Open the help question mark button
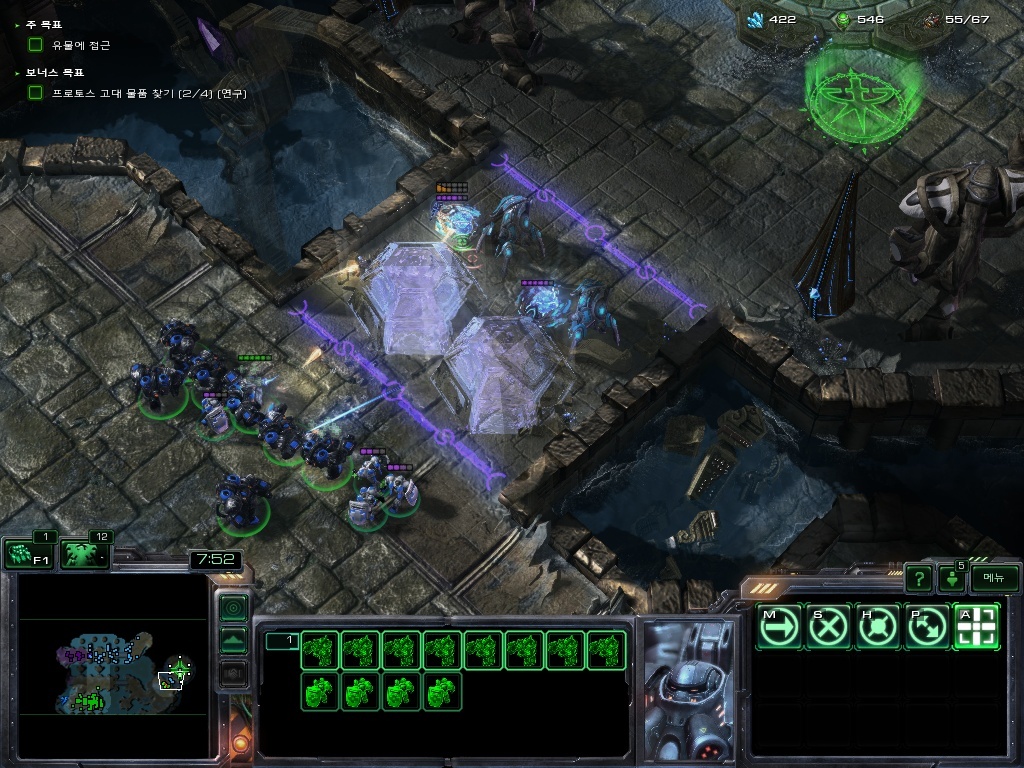This screenshot has width=1024, height=768. [918, 579]
